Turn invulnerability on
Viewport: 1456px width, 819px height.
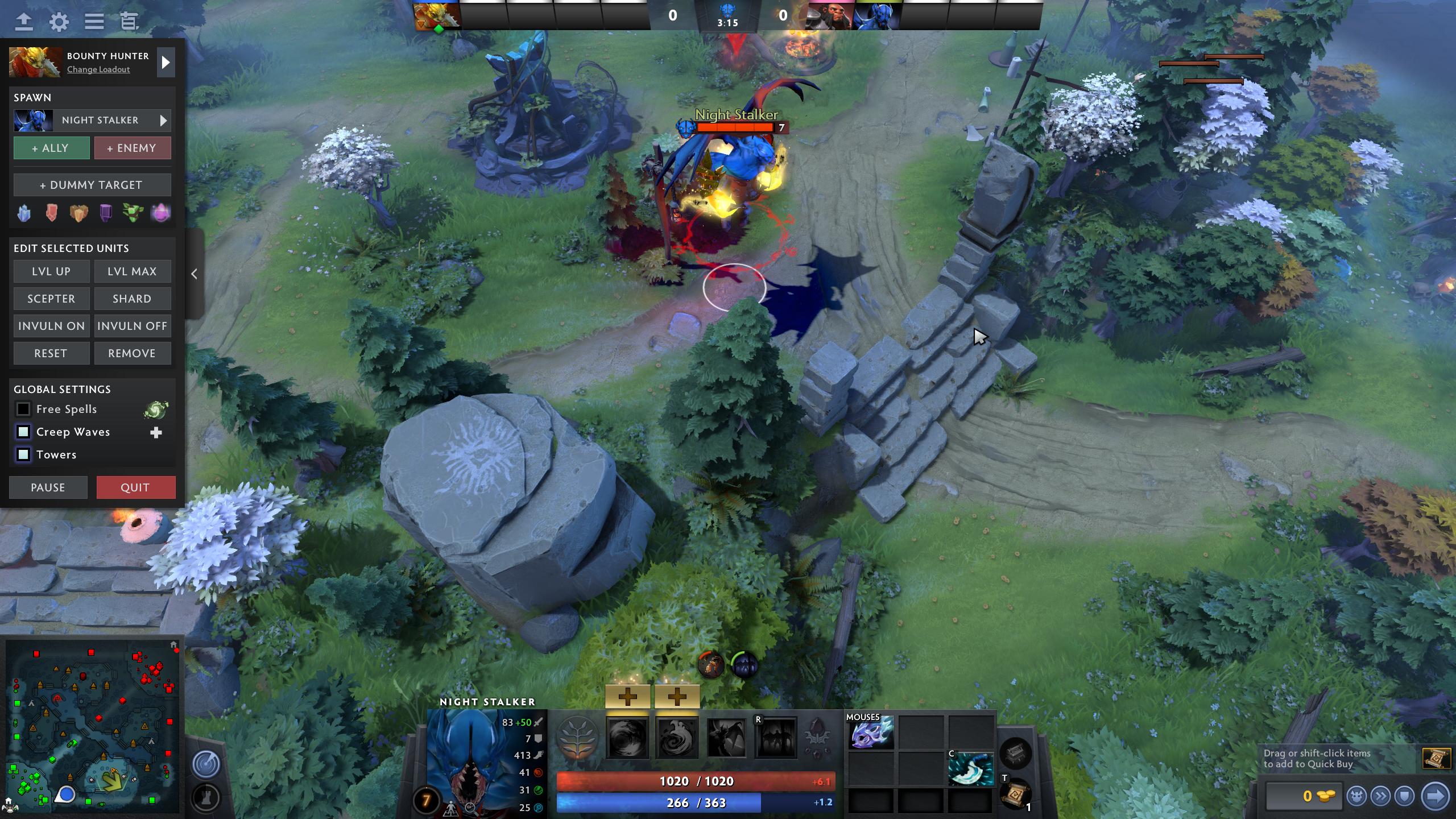tap(51, 326)
